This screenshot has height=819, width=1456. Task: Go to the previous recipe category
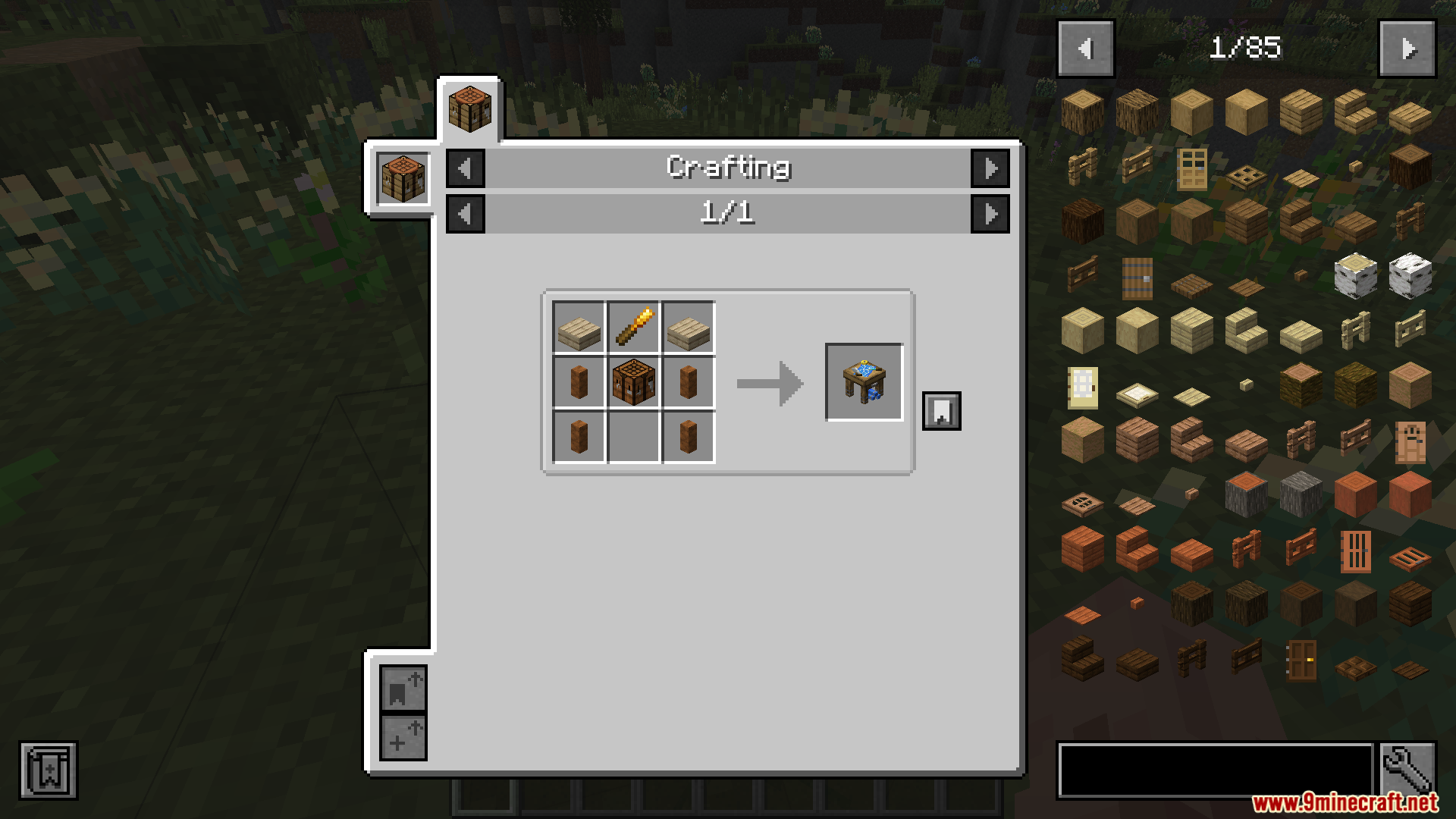point(466,168)
